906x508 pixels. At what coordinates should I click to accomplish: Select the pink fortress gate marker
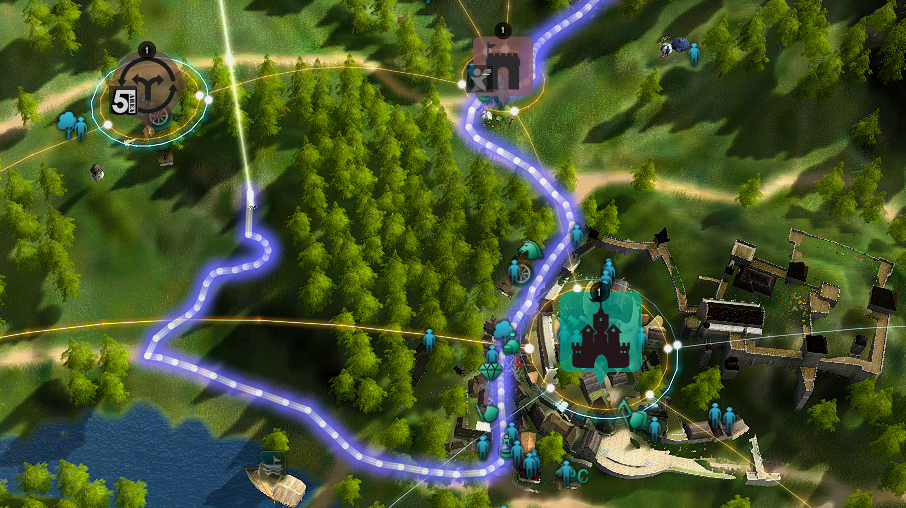pos(502,66)
